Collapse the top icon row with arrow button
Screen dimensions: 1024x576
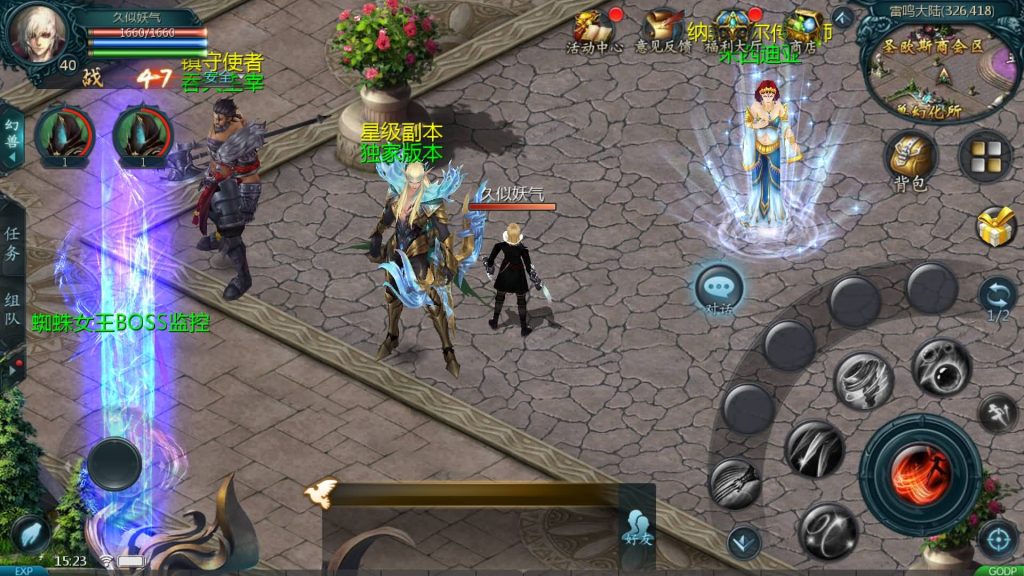pyautogui.click(x=842, y=18)
